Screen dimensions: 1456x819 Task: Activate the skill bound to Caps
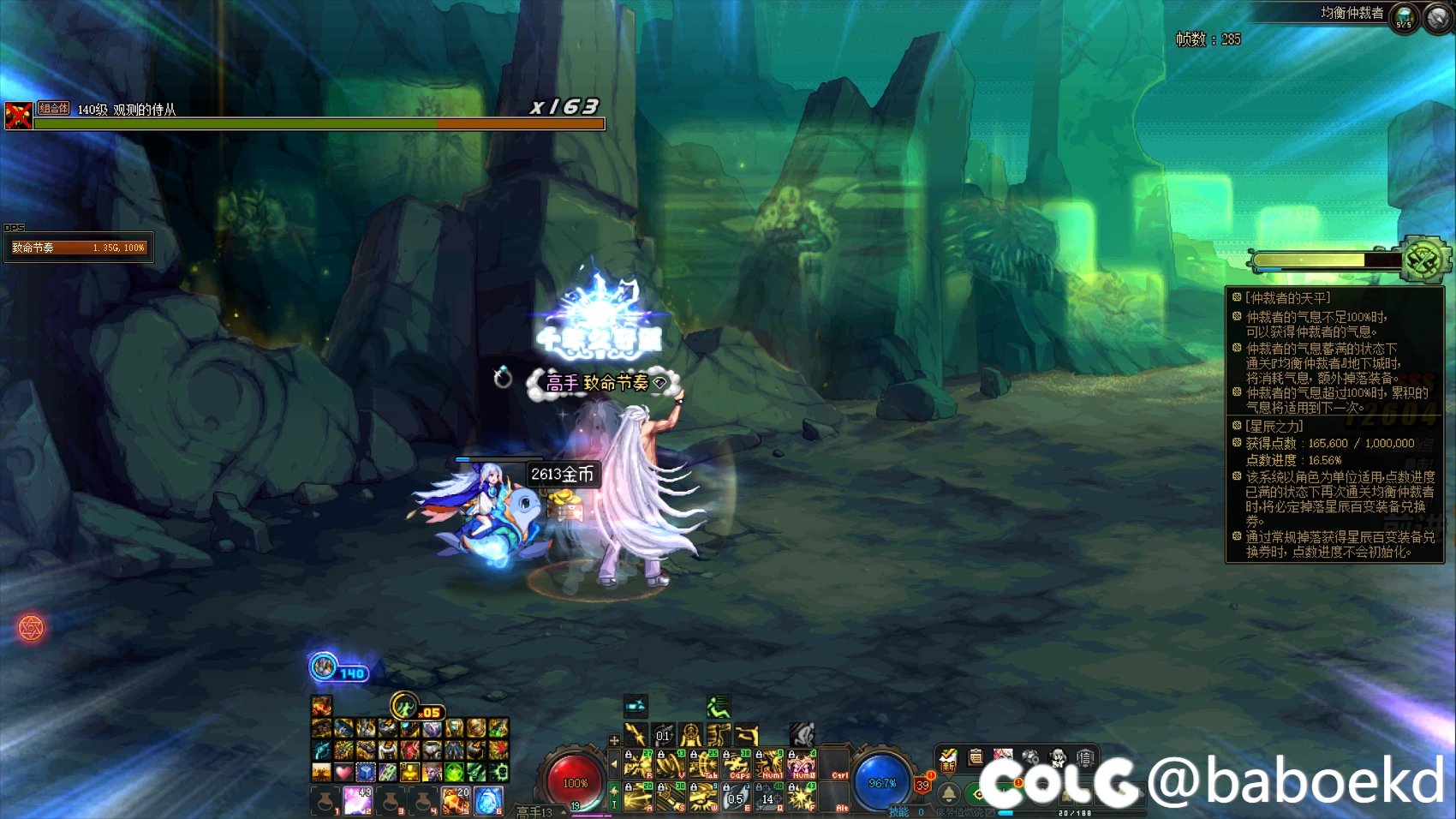pyautogui.click(x=737, y=763)
